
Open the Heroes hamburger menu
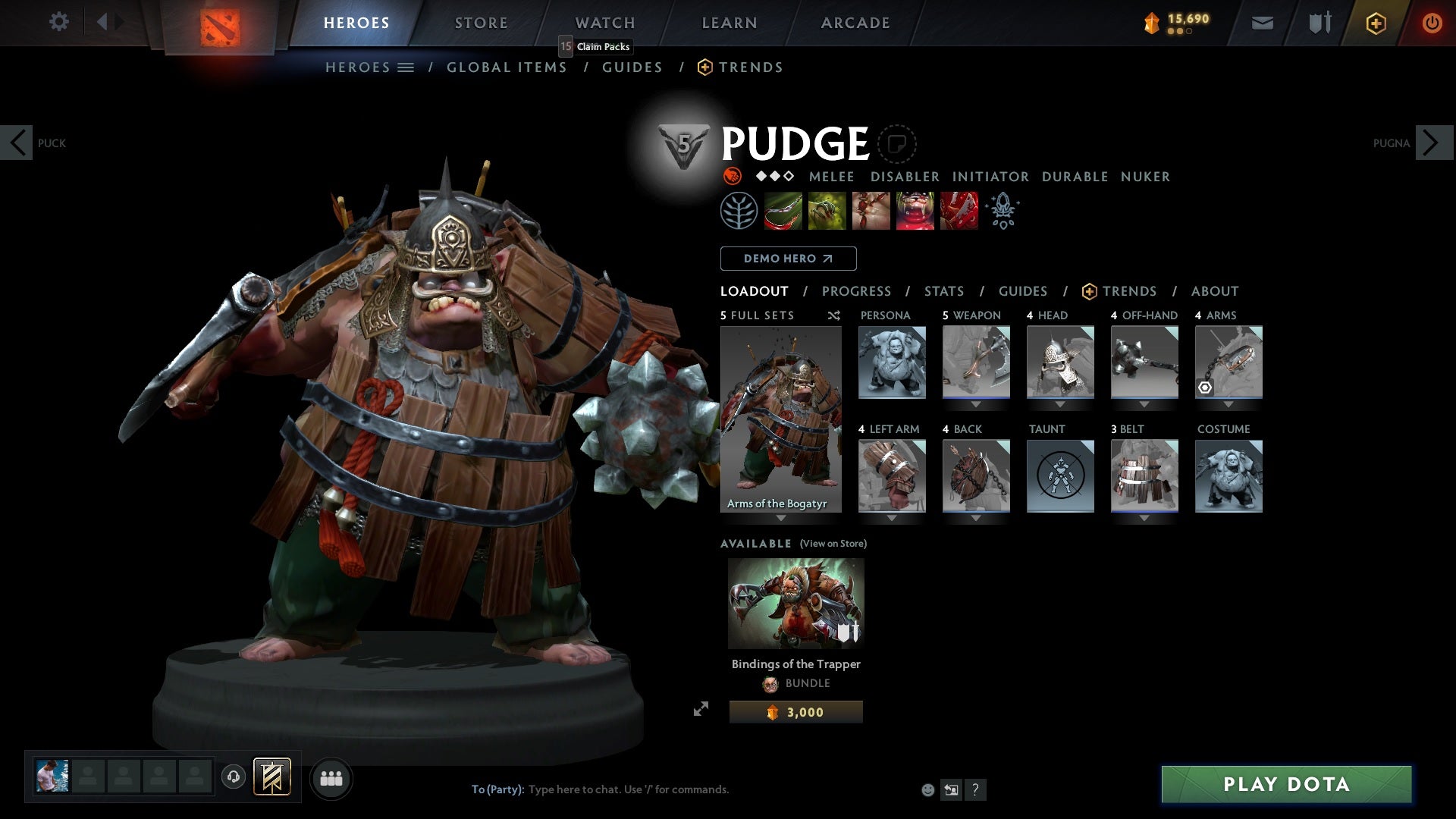406,67
